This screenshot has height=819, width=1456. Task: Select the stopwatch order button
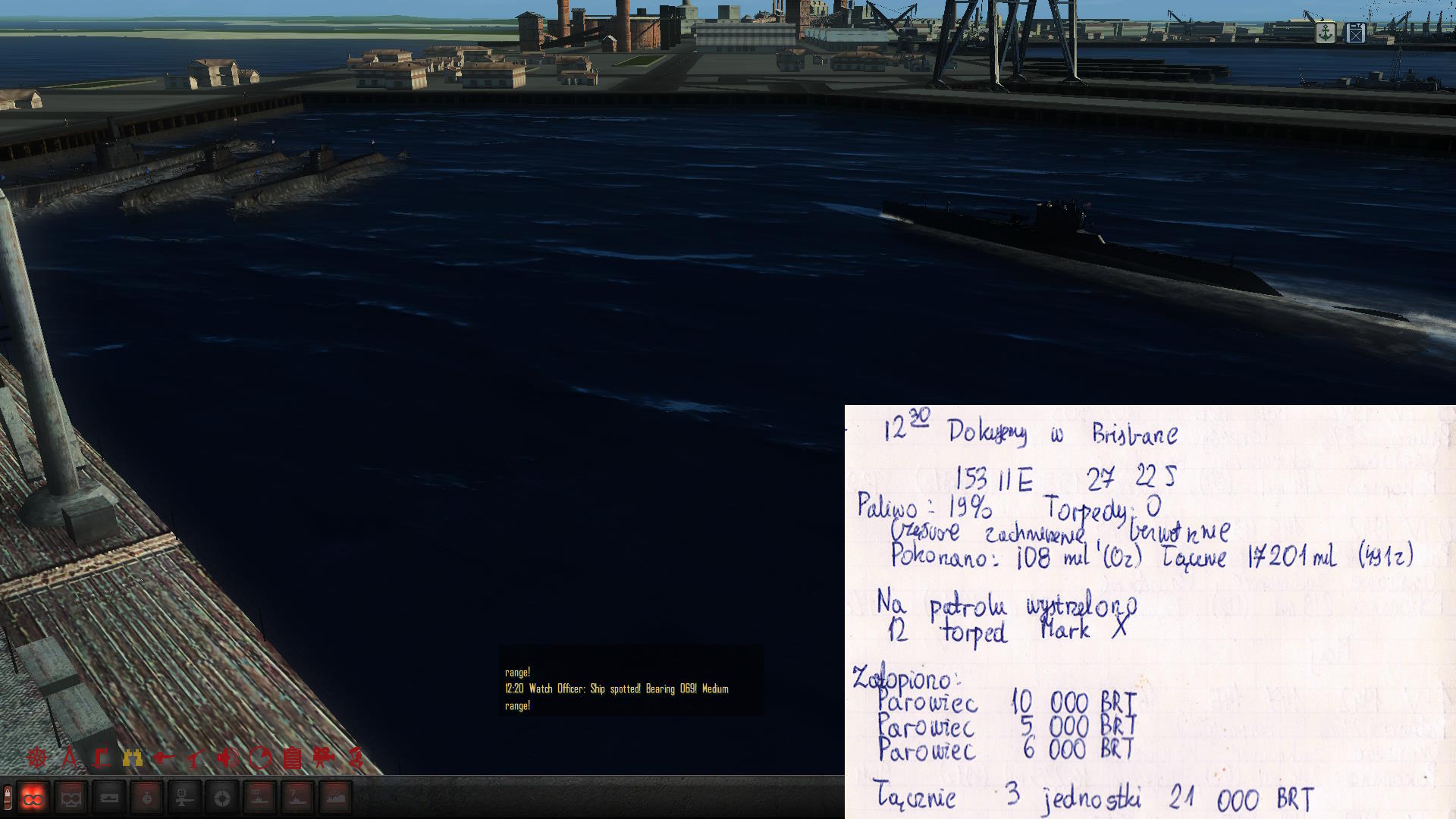[146, 798]
